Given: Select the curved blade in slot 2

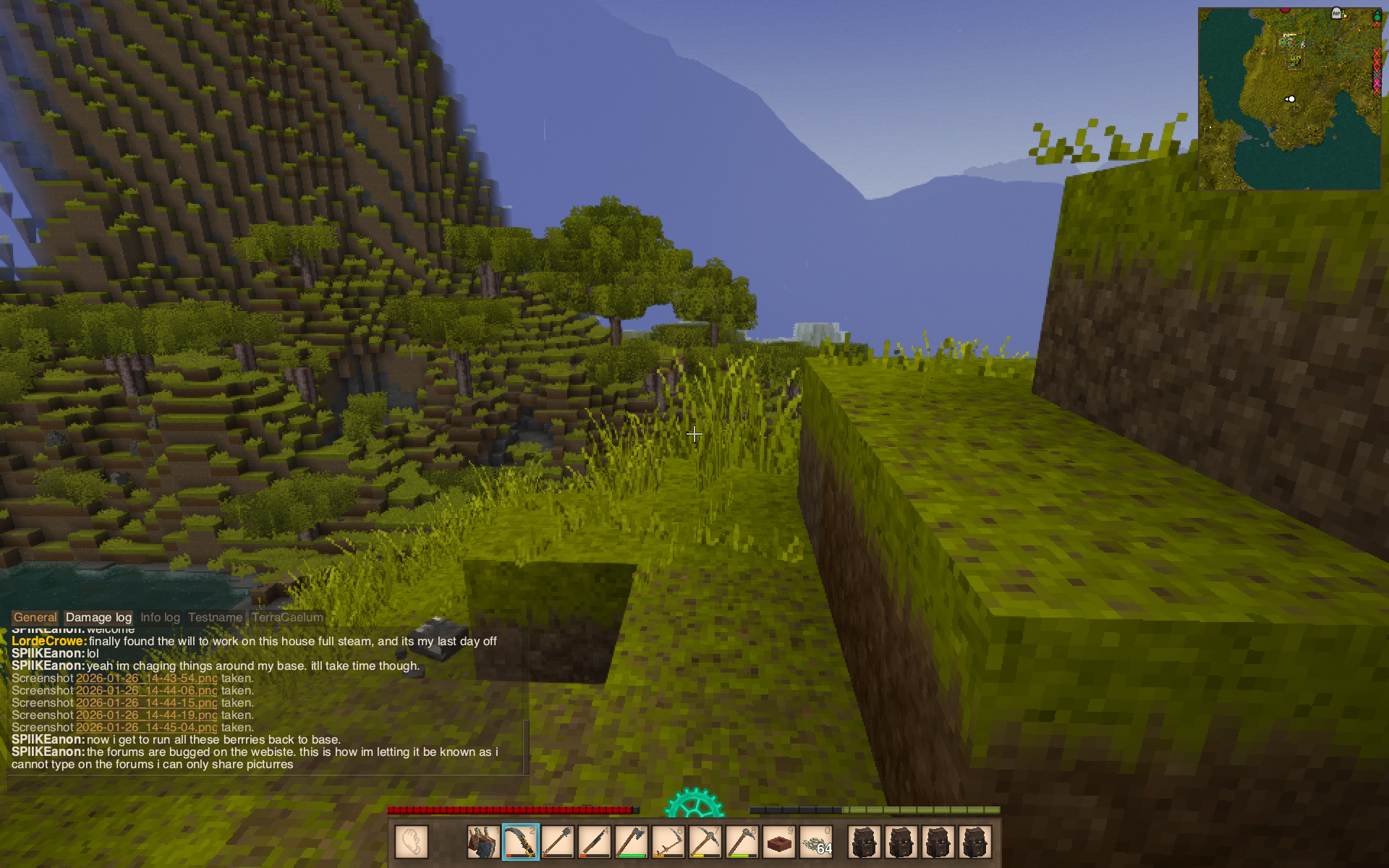Looking at the screenshot, I should [x=521, y=842].
